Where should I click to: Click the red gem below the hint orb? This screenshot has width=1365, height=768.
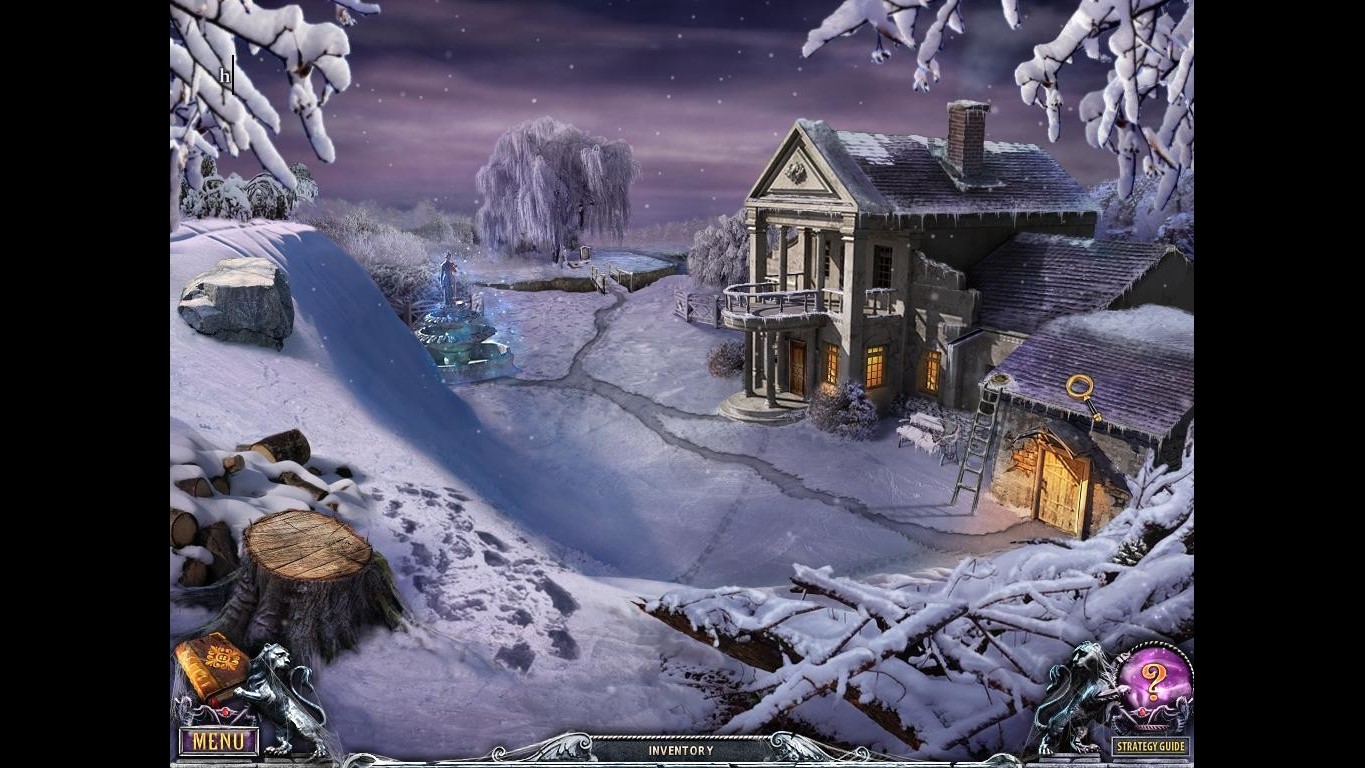(1141, 712)
